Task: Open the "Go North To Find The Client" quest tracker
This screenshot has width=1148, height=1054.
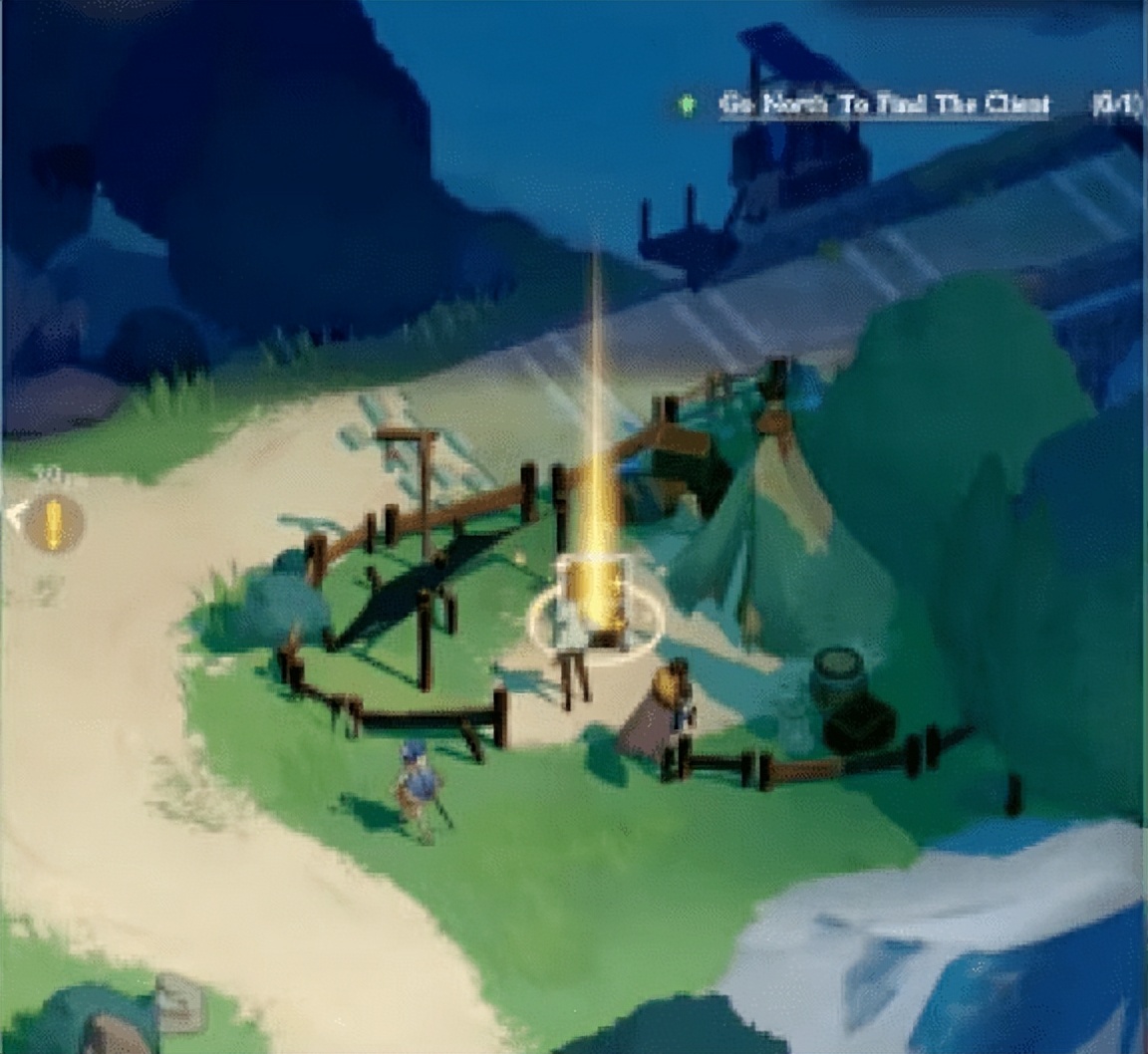Action: point(884,105)
